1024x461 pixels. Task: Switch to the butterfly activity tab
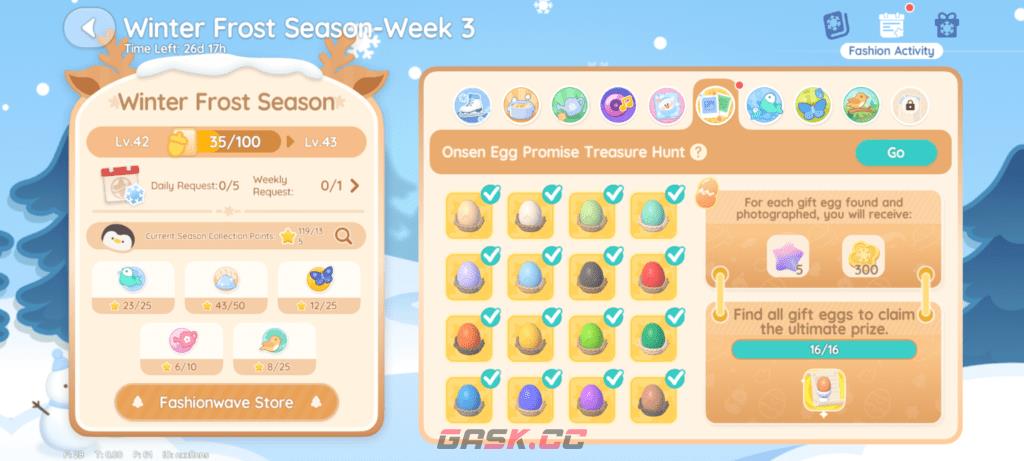pos(813,104)
